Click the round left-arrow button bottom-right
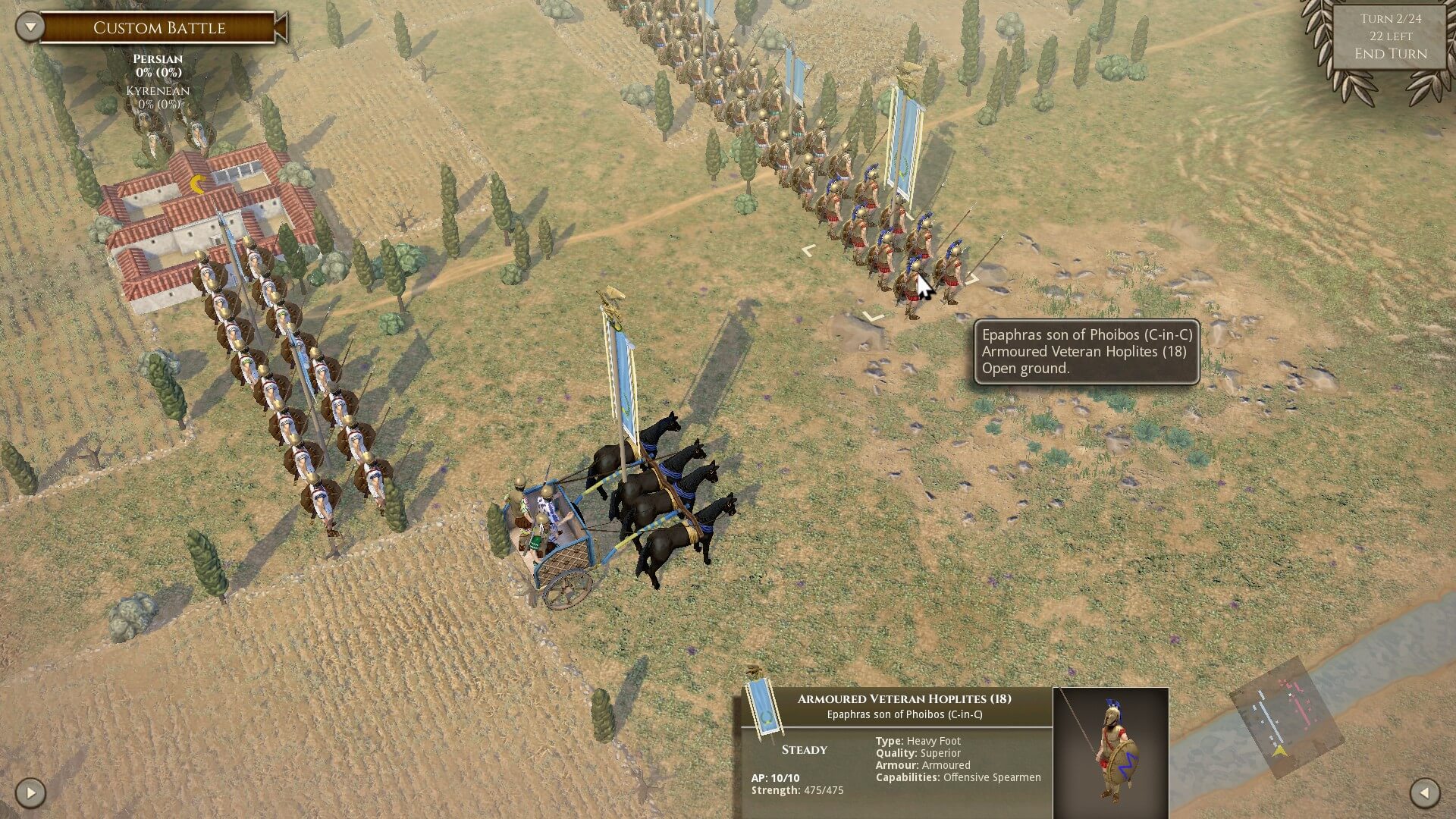 pos(1424,793)
